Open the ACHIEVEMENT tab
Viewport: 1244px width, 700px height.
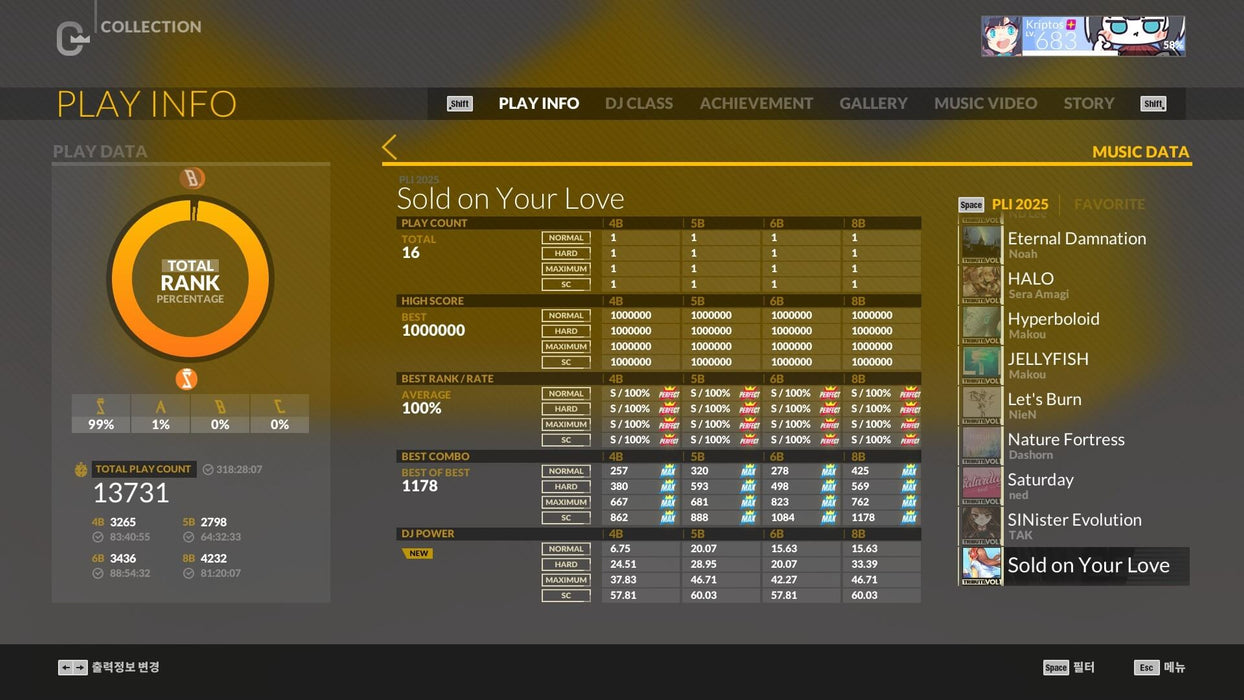point(756,103)
